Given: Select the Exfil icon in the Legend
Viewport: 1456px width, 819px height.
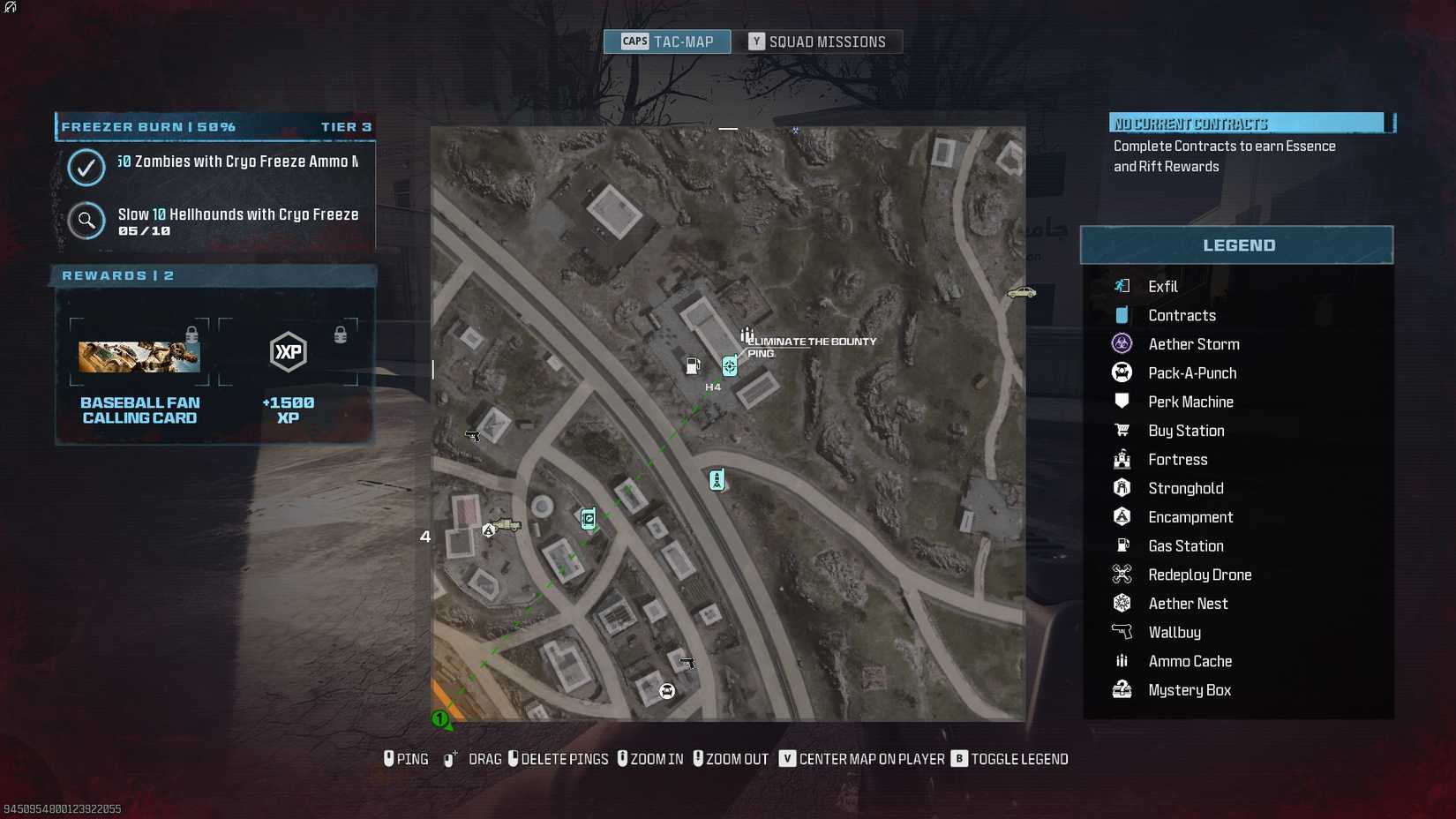Looking at the screenshot, I should point(1121,285).
